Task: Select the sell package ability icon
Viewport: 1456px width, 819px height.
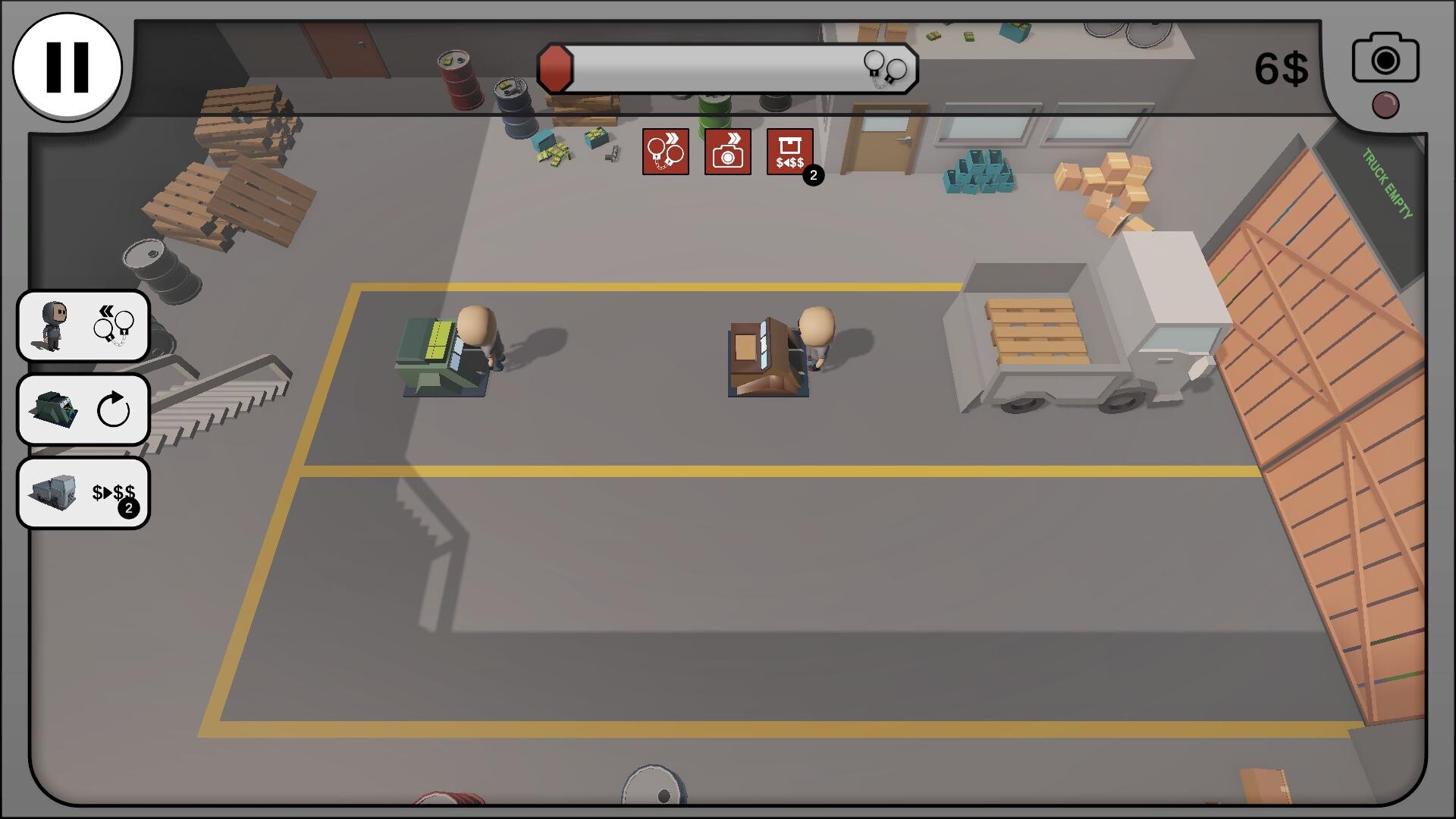Action: click(x=790, y=152)
